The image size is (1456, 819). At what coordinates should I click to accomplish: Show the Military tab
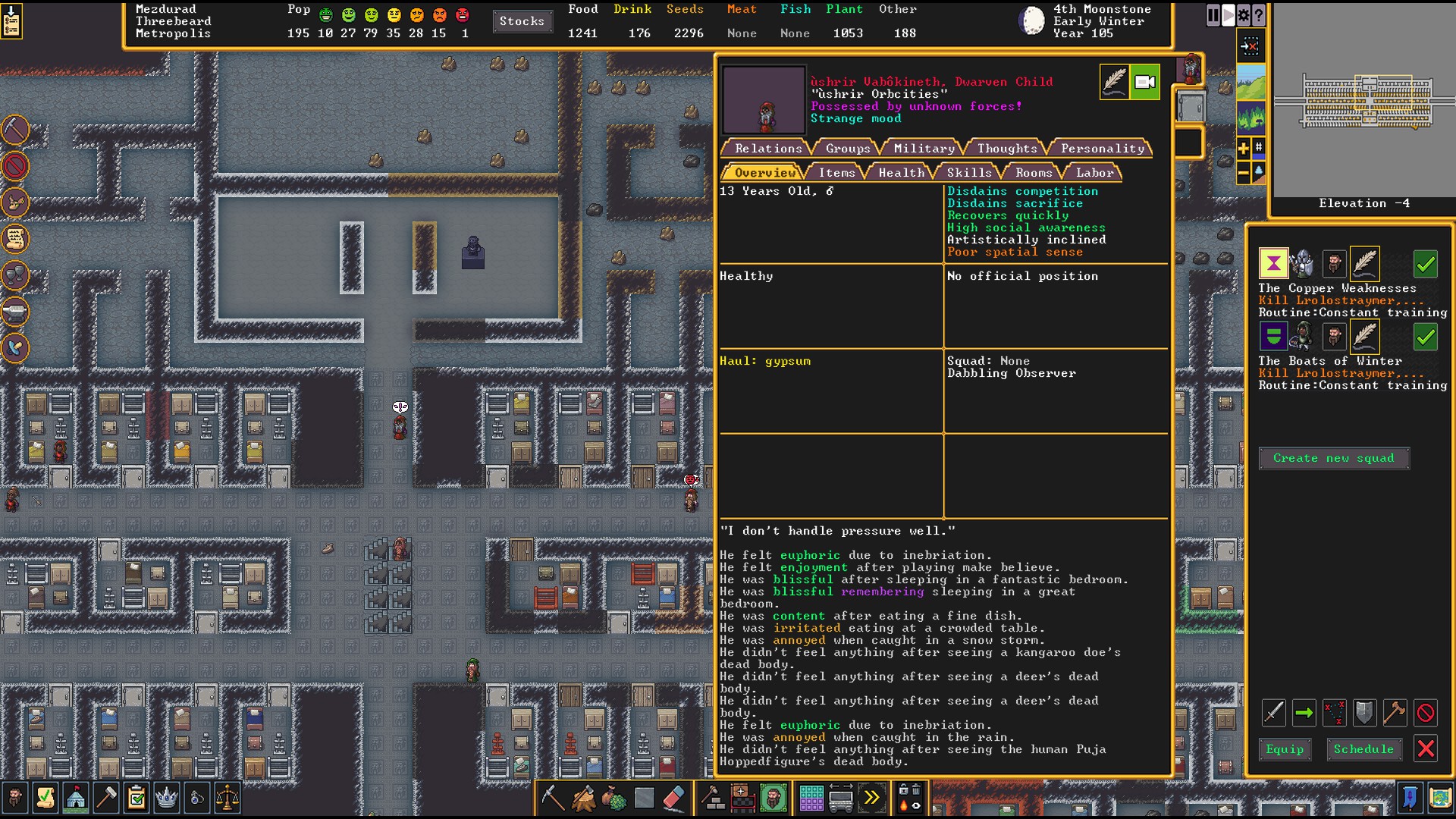click(924, 149)
